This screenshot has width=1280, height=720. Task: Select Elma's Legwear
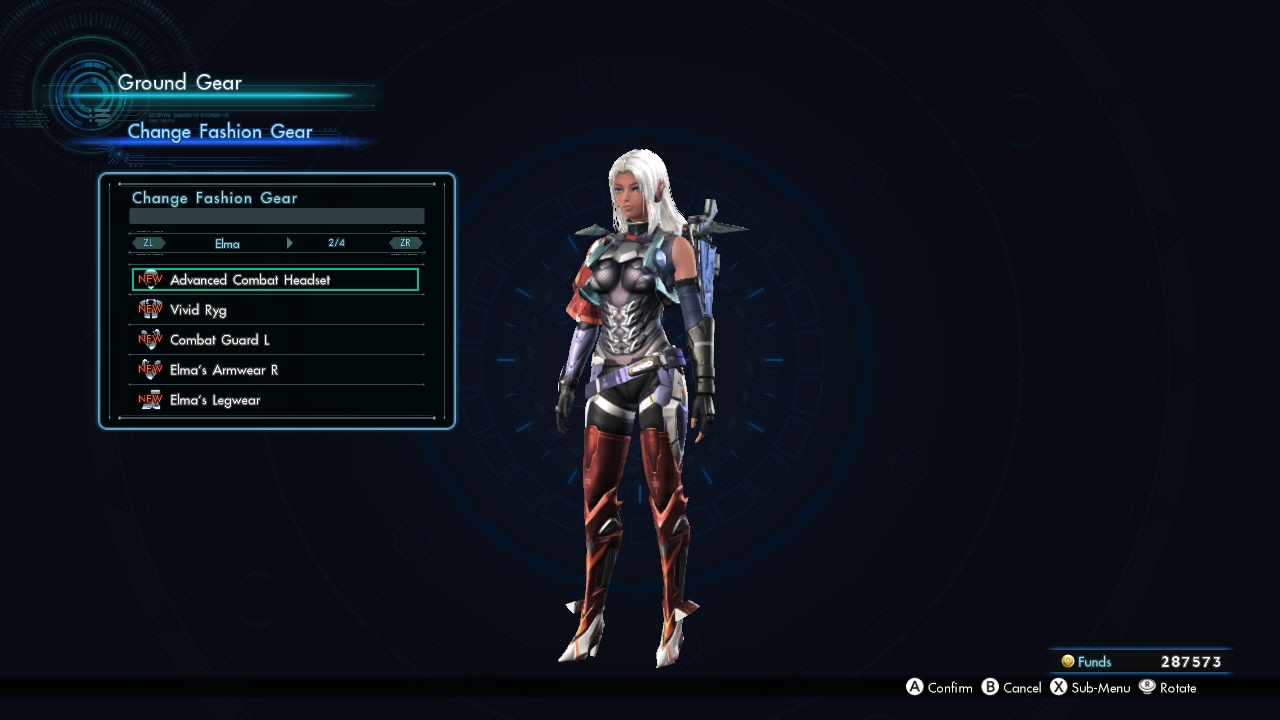(274, 400)
